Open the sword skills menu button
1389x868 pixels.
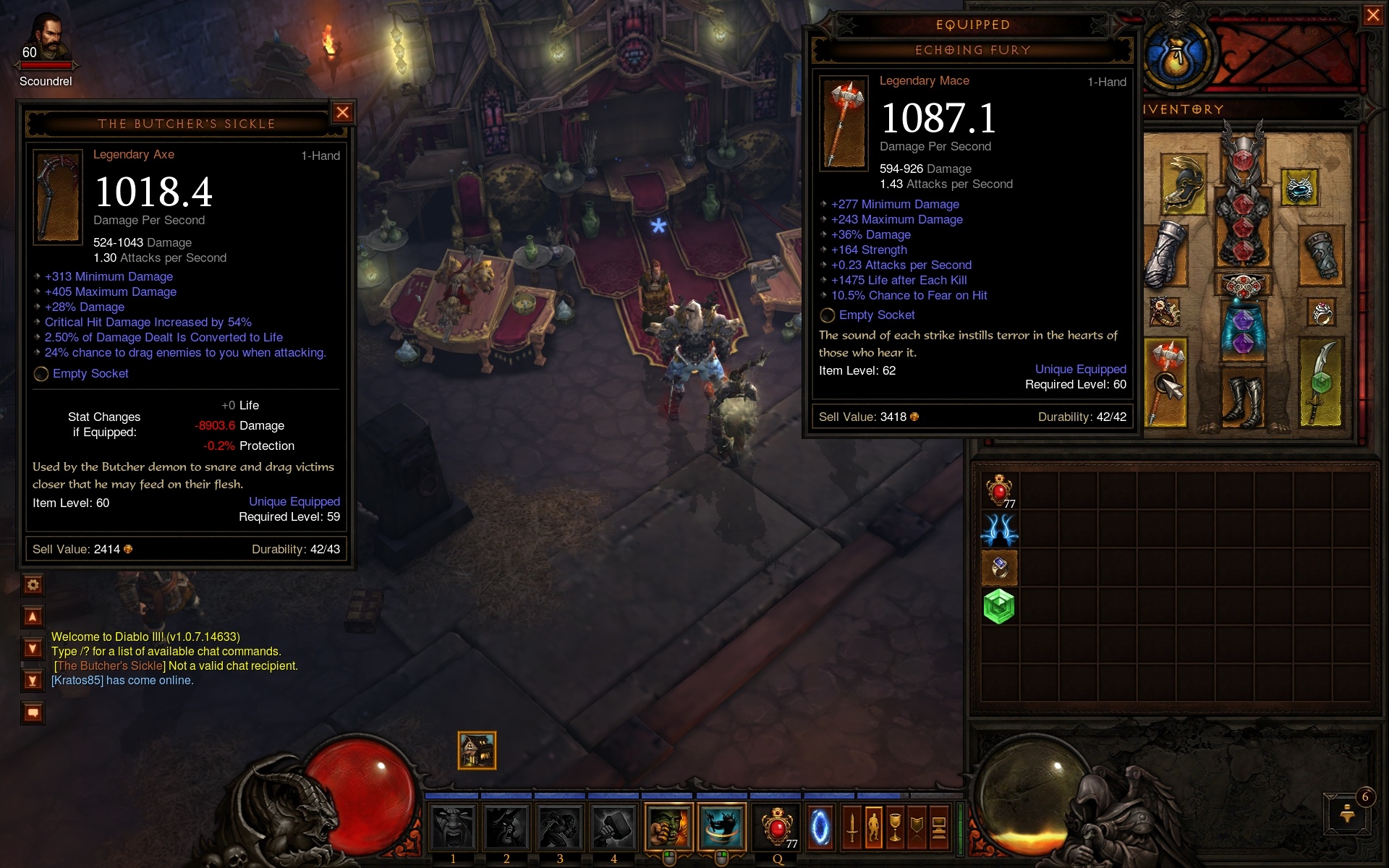852,827
